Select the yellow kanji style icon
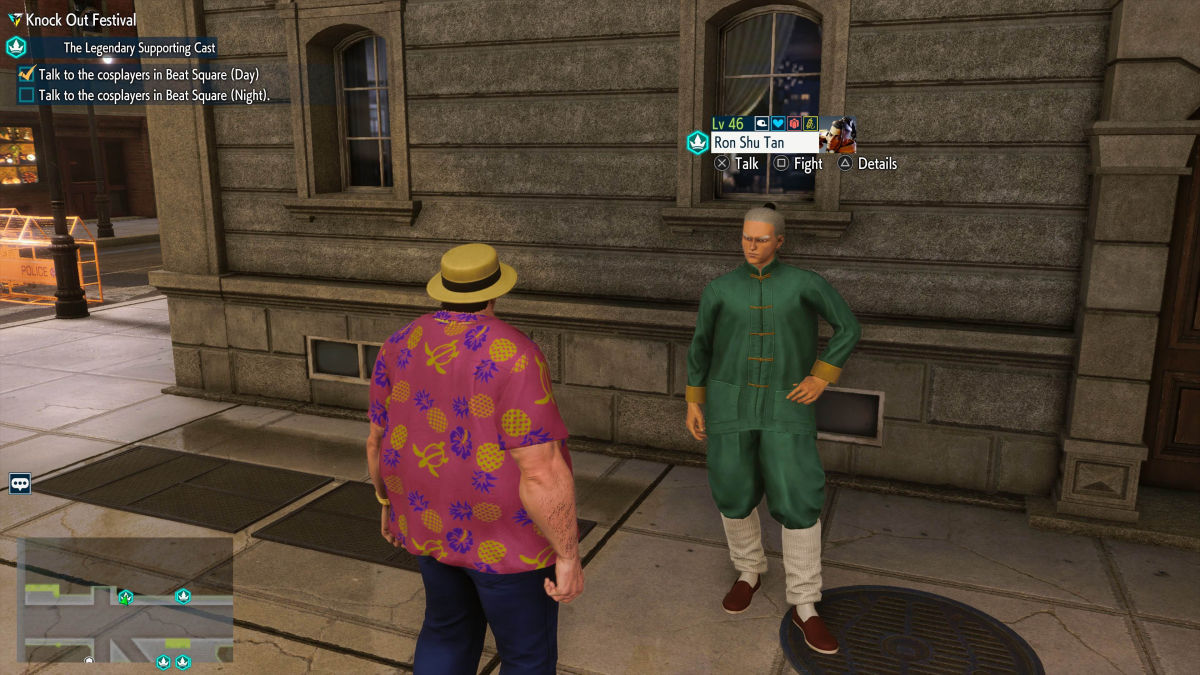 811,124
